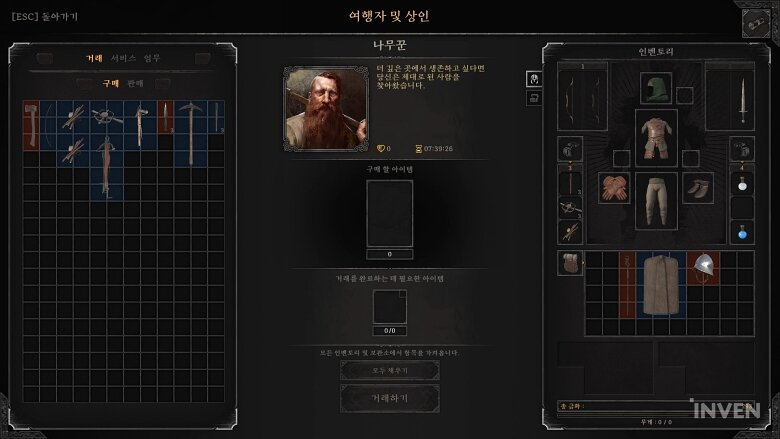Viewport: 780px width, 439px height.
Task: Select the felling axe in merchant stock
Action: [x=32, y=124]
